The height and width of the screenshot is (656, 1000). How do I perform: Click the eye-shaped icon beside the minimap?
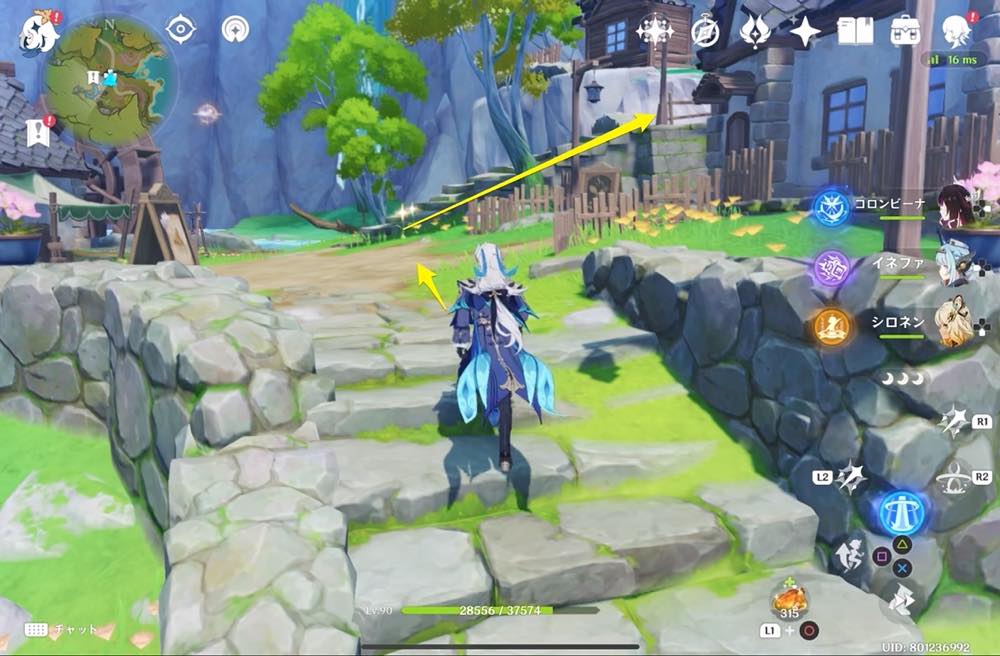[180, 29]
